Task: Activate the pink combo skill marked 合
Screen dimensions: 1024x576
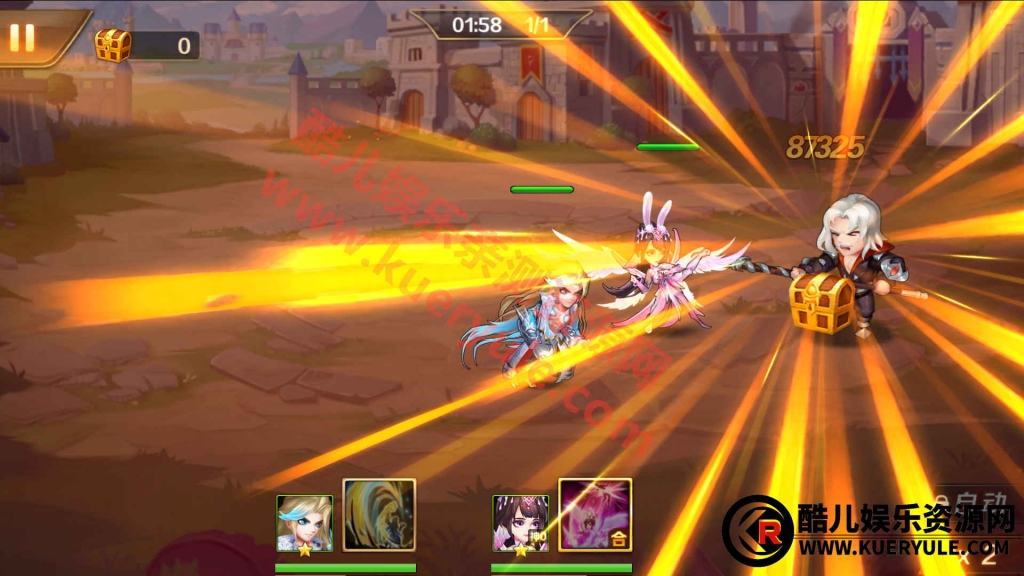Action: 595,515
